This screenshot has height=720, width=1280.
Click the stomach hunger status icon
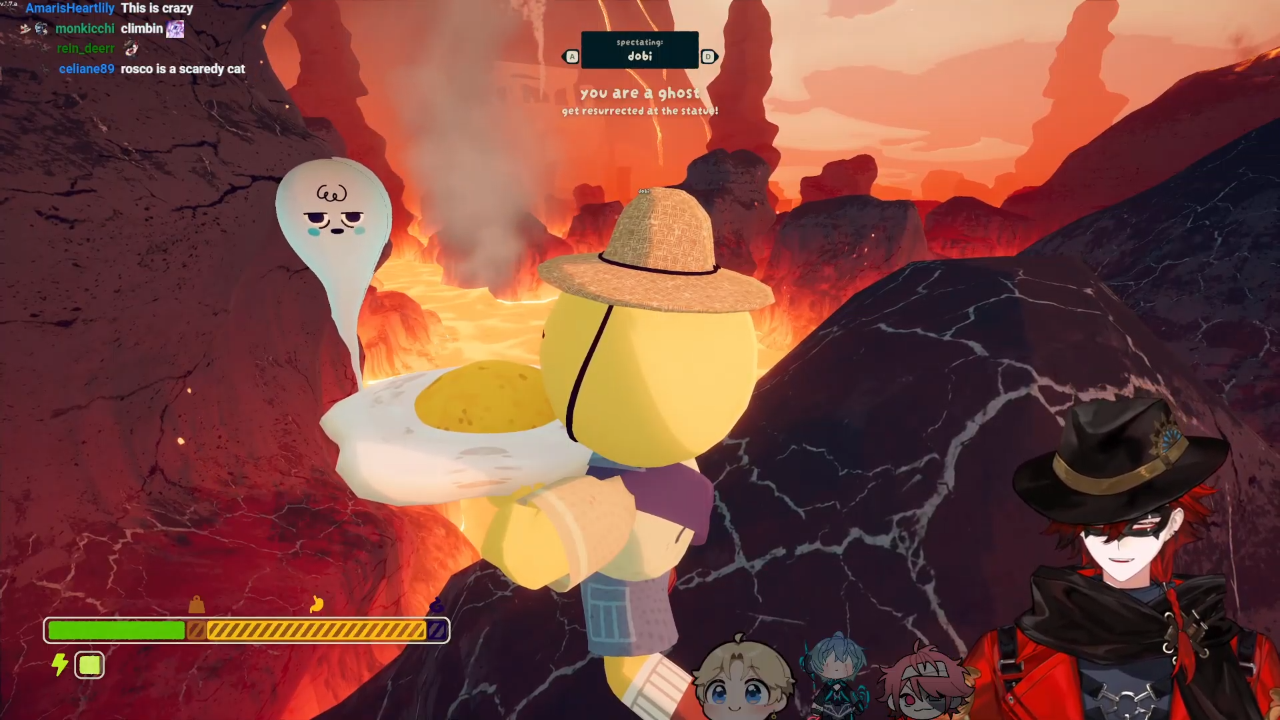tap(317, 603)
